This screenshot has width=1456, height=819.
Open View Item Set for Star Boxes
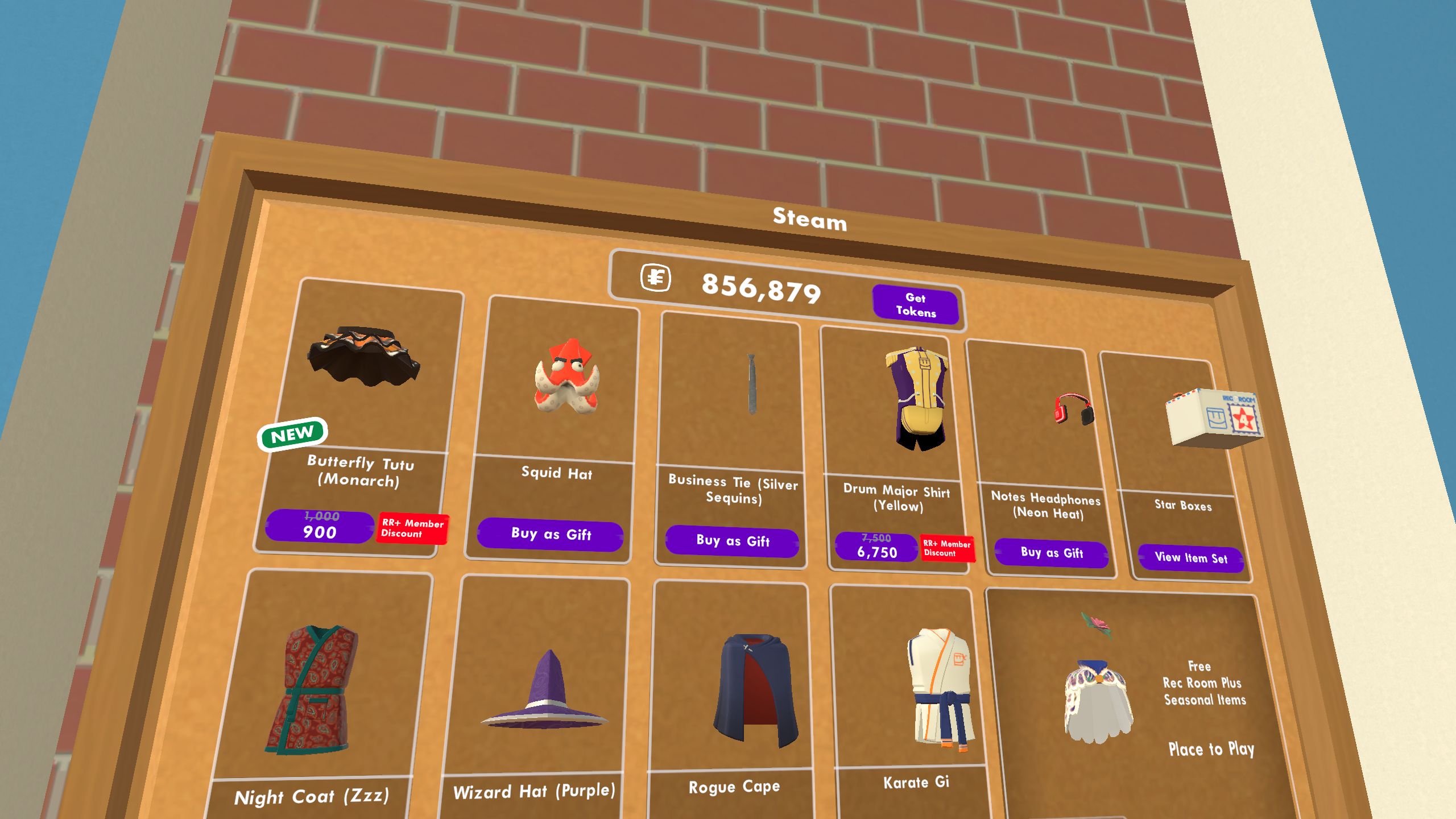(x=1190, y=558)
